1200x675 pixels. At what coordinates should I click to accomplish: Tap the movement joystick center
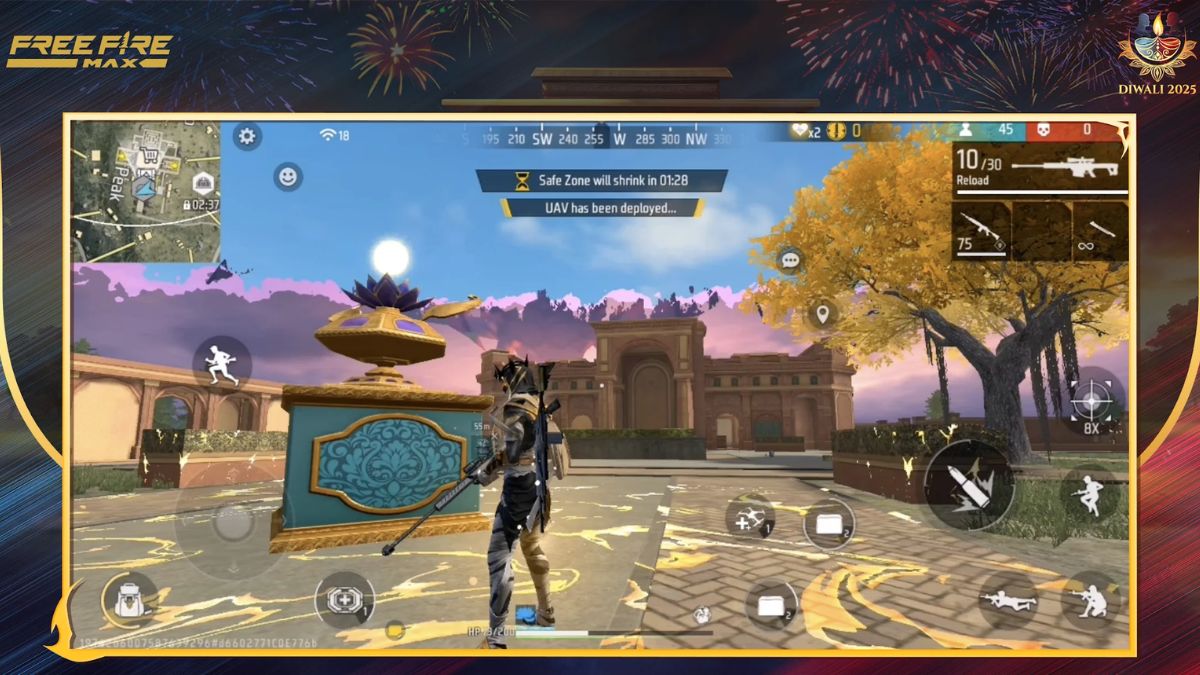tap(232, 522)
